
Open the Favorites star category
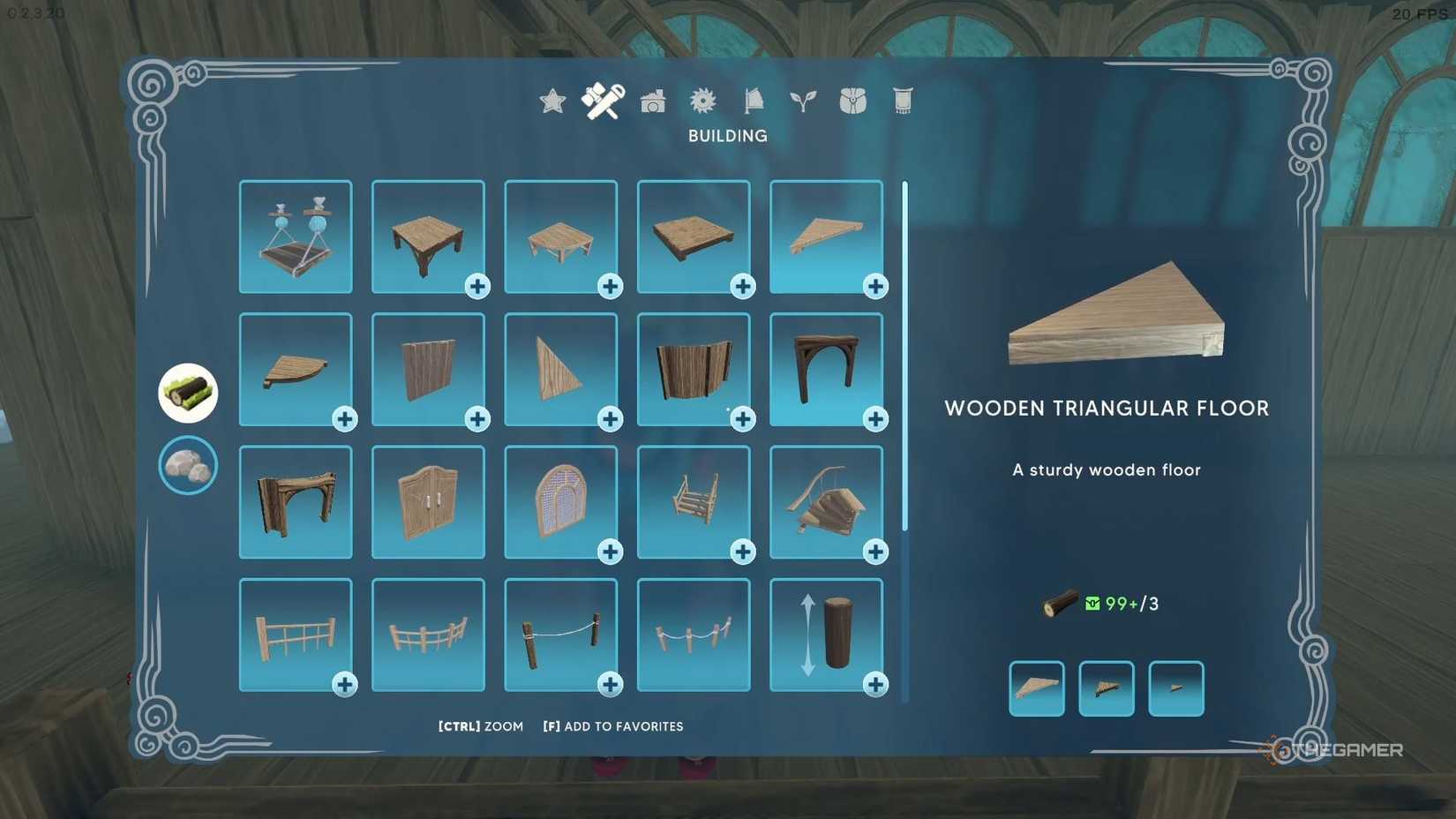tap(552, 101)
